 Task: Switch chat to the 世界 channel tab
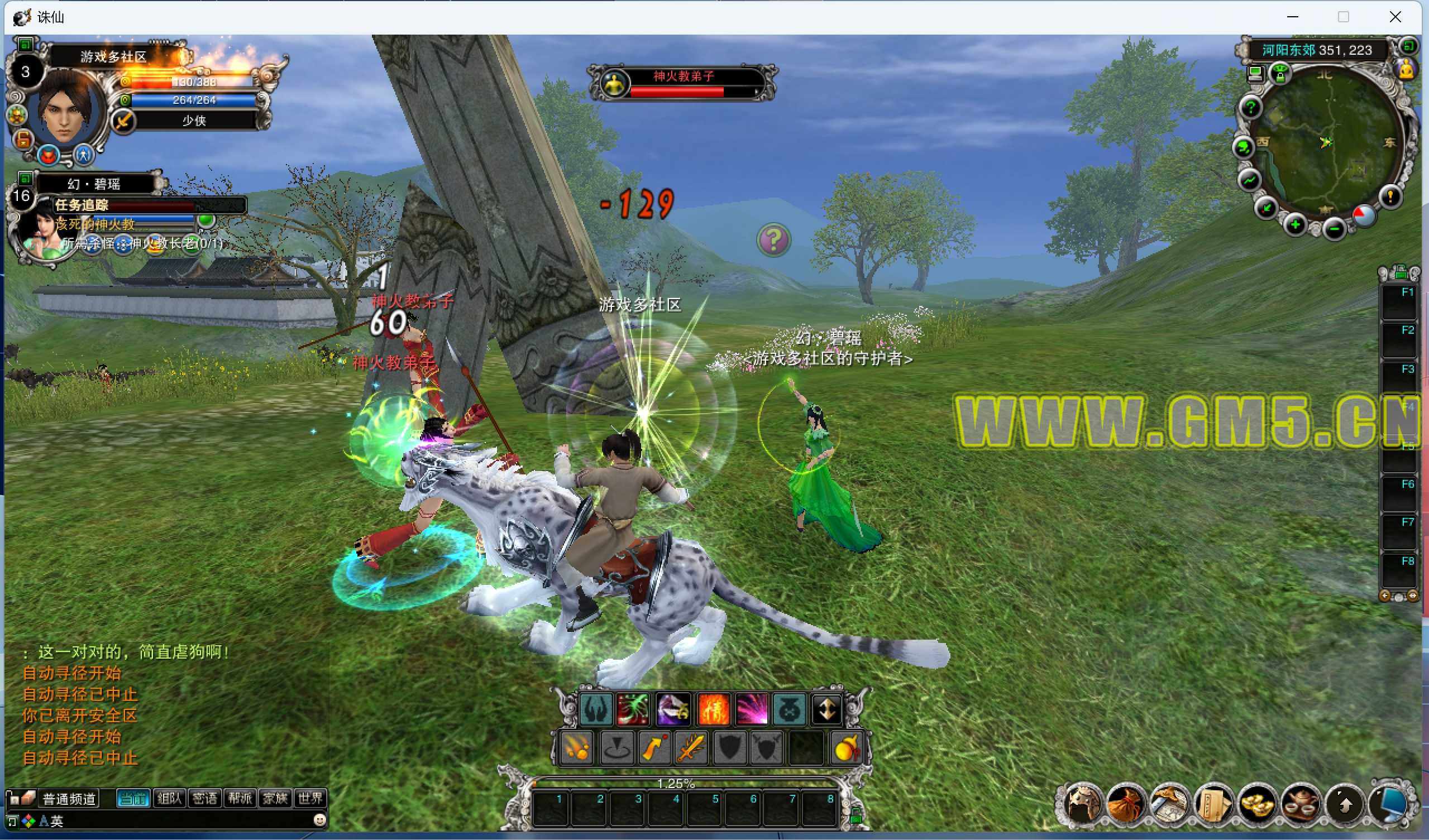(310, 799)
